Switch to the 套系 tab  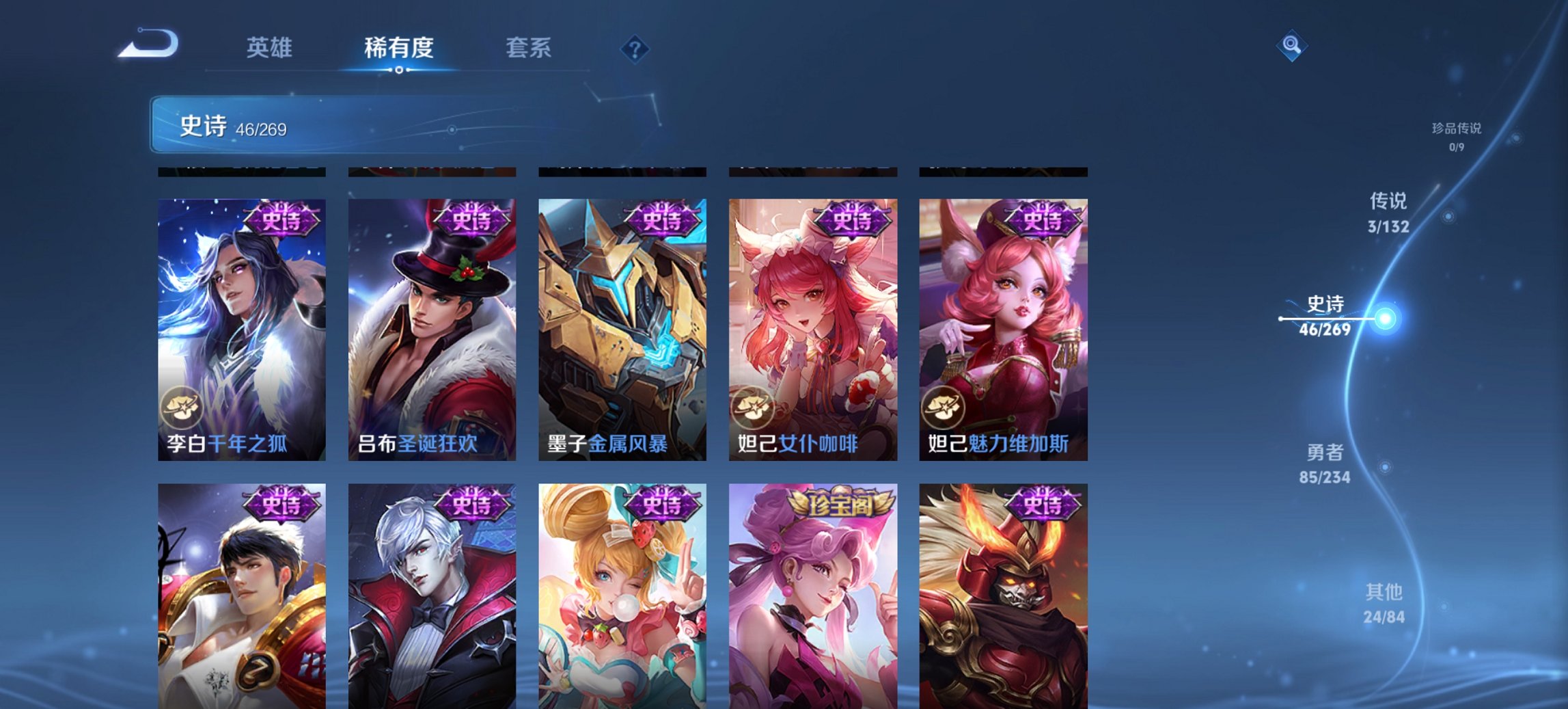pyautogui.click(x=529, y=49)
